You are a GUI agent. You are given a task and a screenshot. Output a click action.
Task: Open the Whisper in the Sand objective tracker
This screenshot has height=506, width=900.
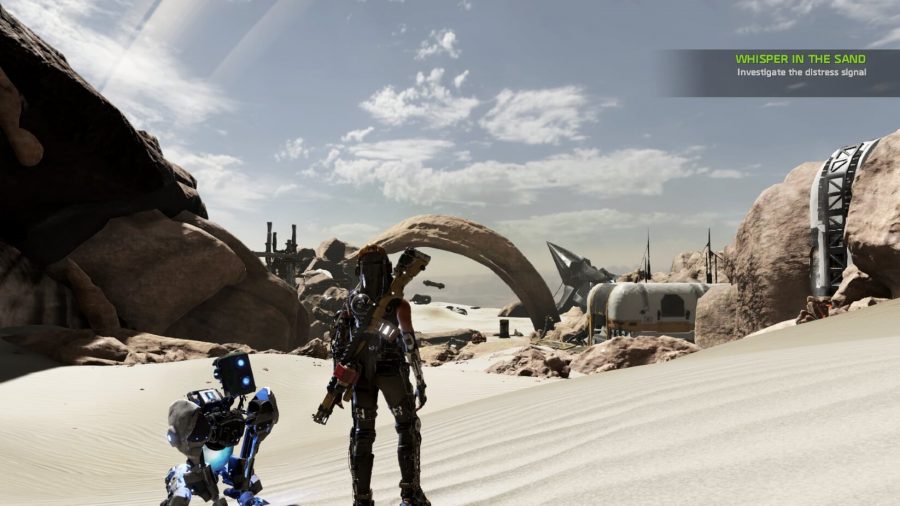(x=800, y=66)
